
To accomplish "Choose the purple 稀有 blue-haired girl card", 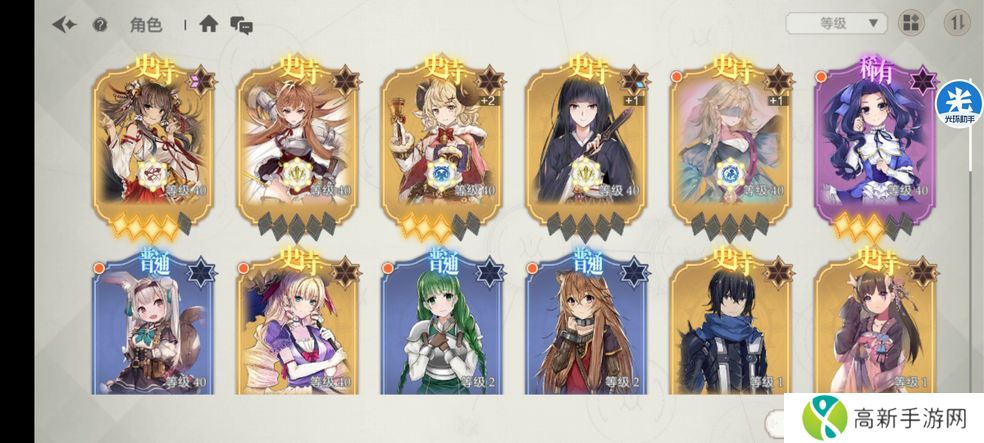I will pyautogui.click(x=873, y=140).
